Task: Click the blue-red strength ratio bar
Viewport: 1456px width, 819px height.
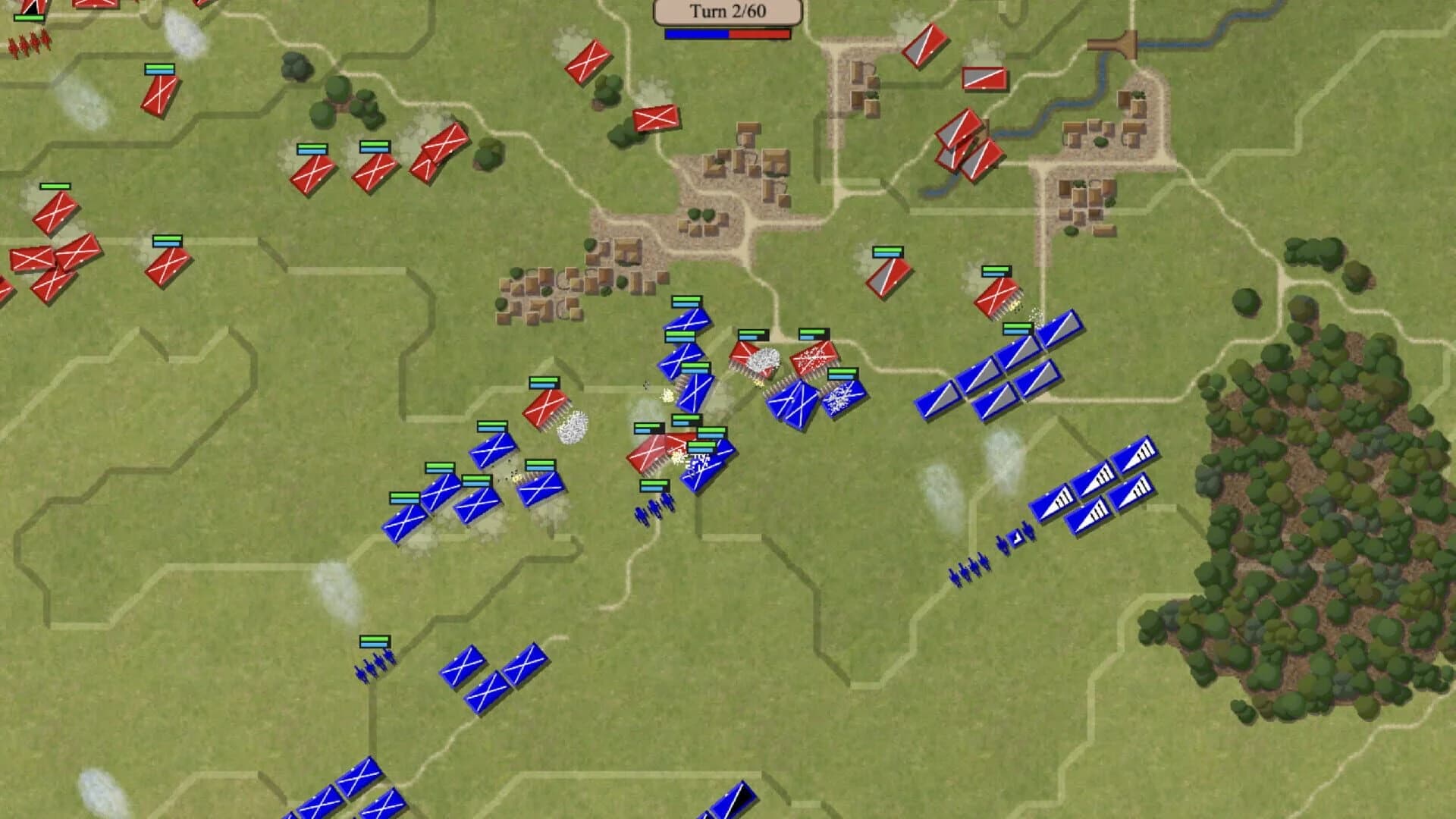Action: tap(726, 34)
